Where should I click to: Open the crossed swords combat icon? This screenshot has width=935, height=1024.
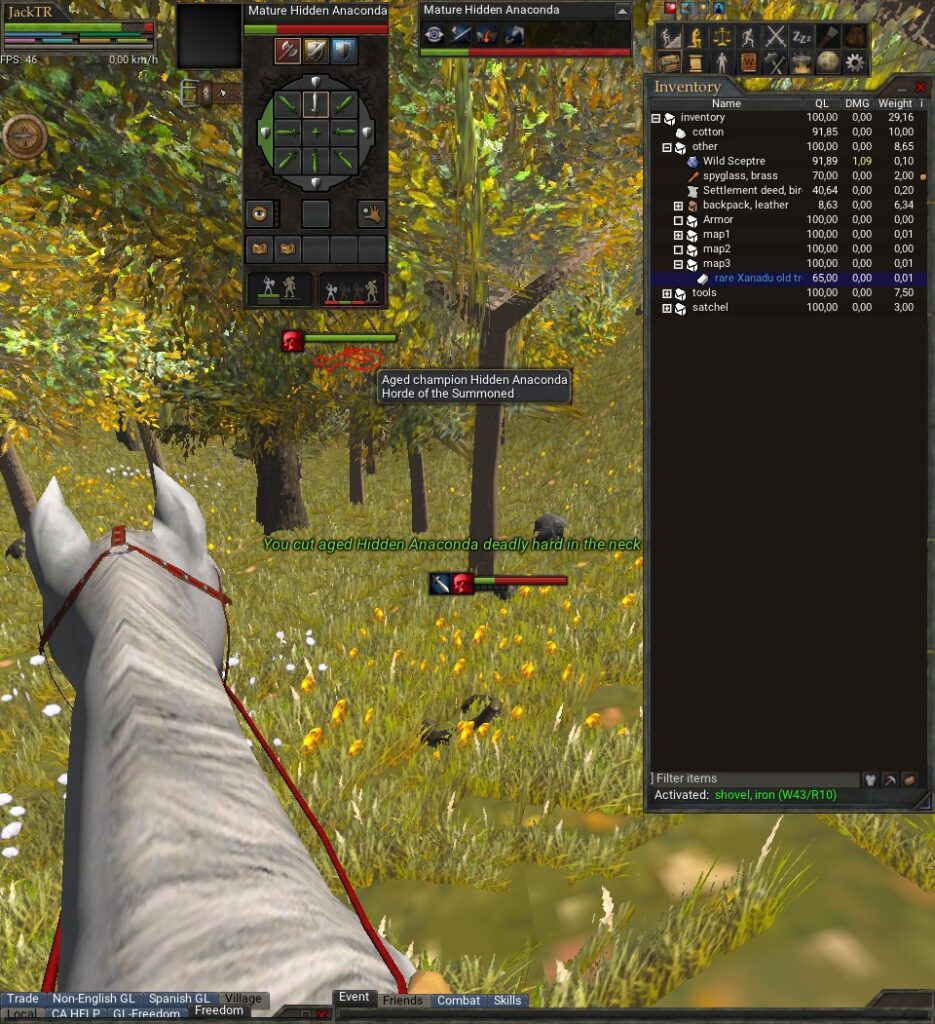click(776, 37)
